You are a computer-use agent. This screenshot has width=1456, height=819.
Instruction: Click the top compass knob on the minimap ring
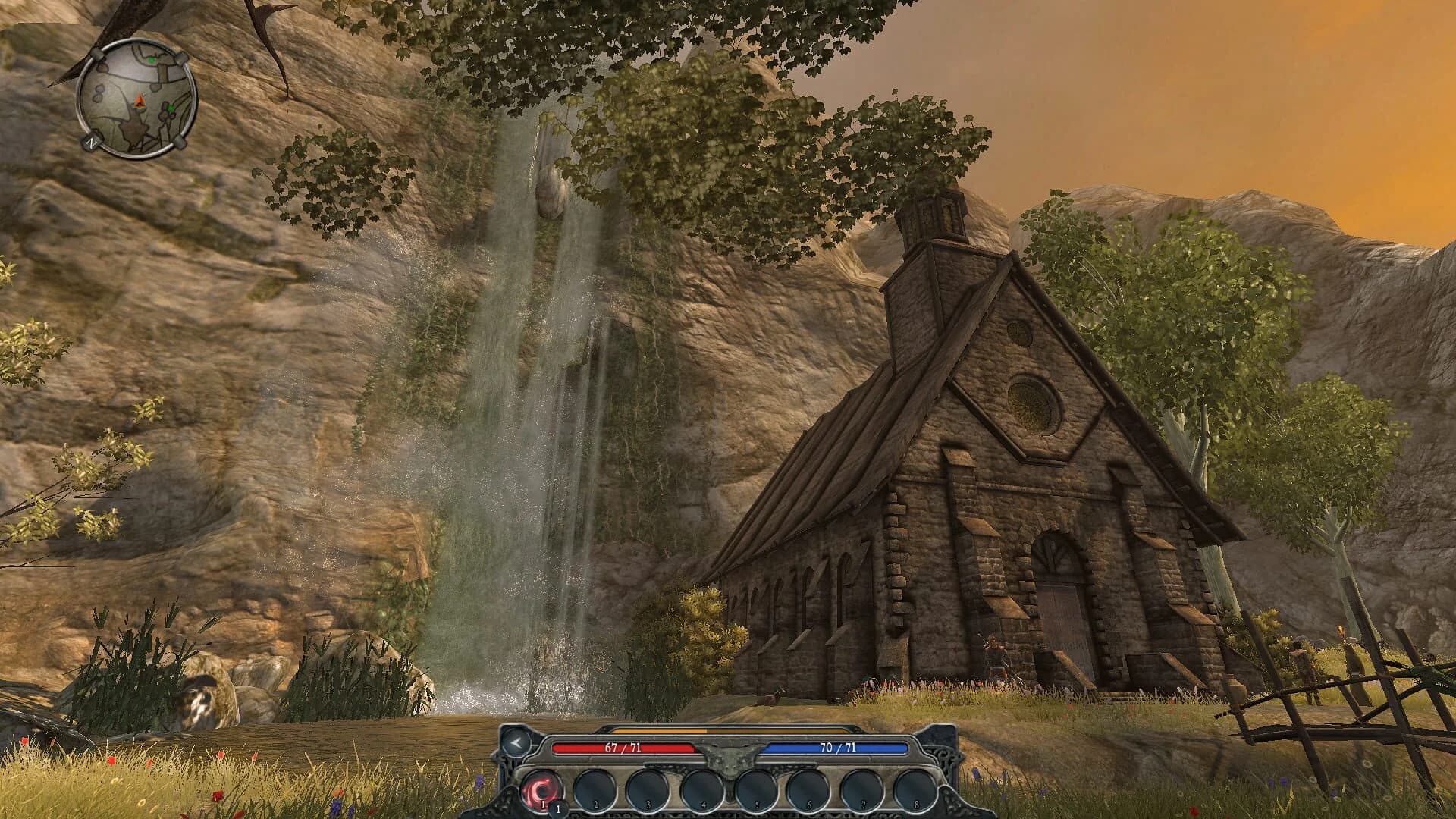[x=96, y=53]
